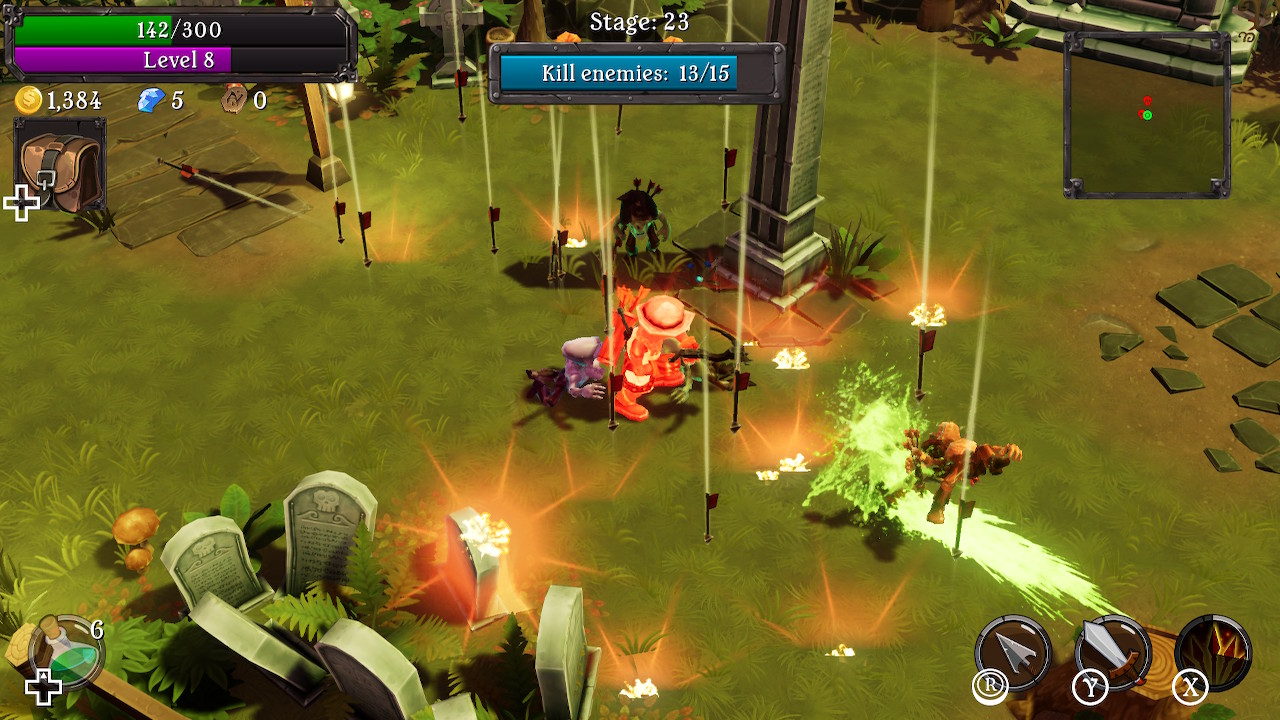Click the gold coin icon
The width and height of the screenshot is (1280, 720).
29,99
